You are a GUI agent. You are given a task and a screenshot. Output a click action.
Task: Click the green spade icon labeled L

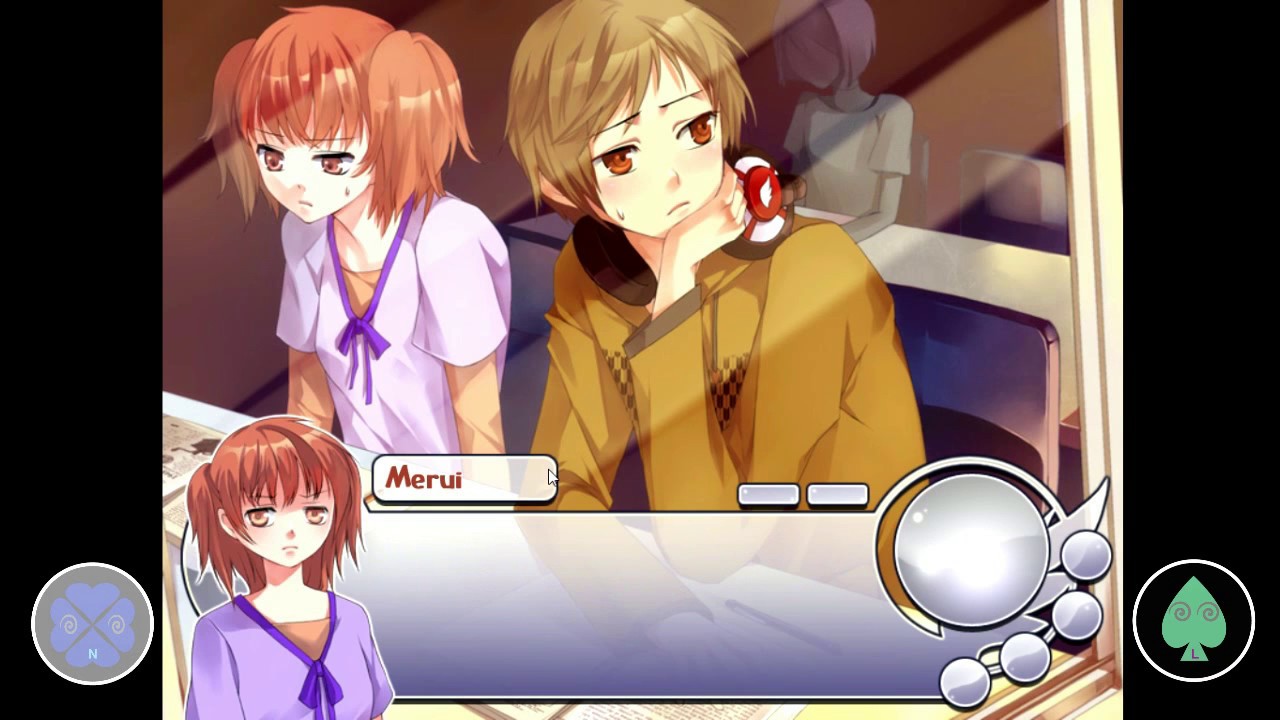1194,621
